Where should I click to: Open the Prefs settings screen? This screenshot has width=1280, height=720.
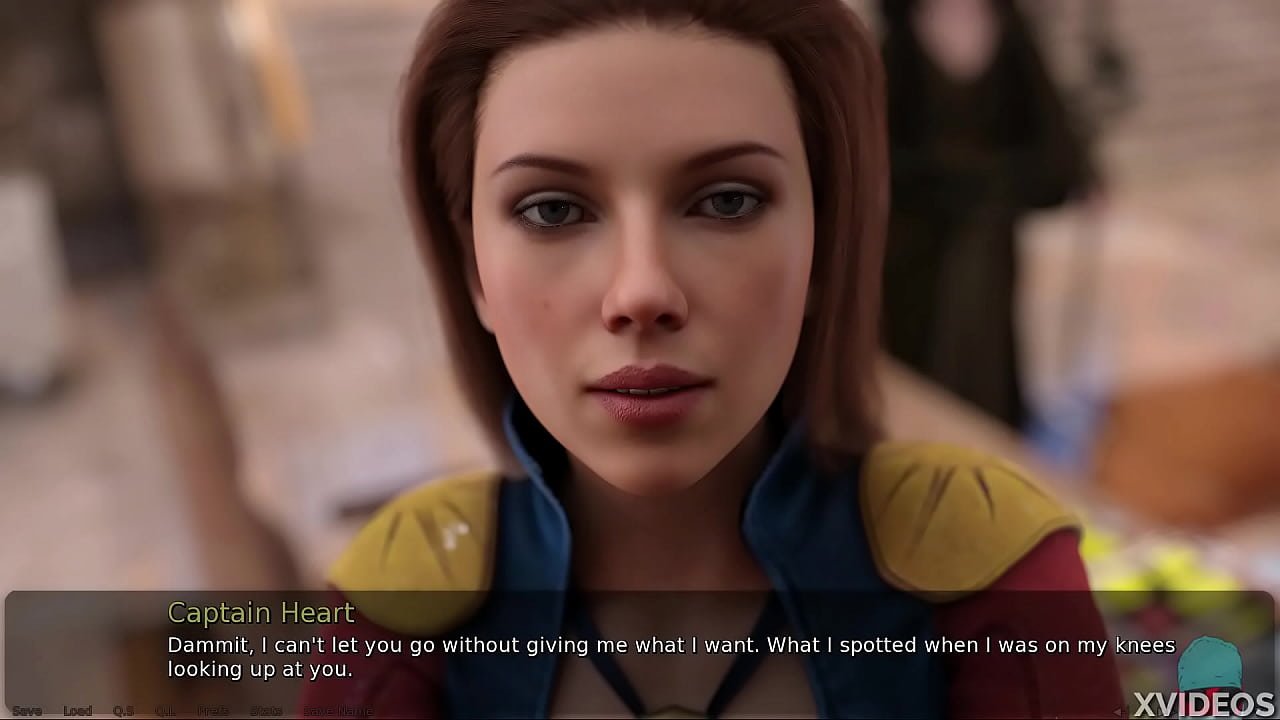click(x=213, y=711)
